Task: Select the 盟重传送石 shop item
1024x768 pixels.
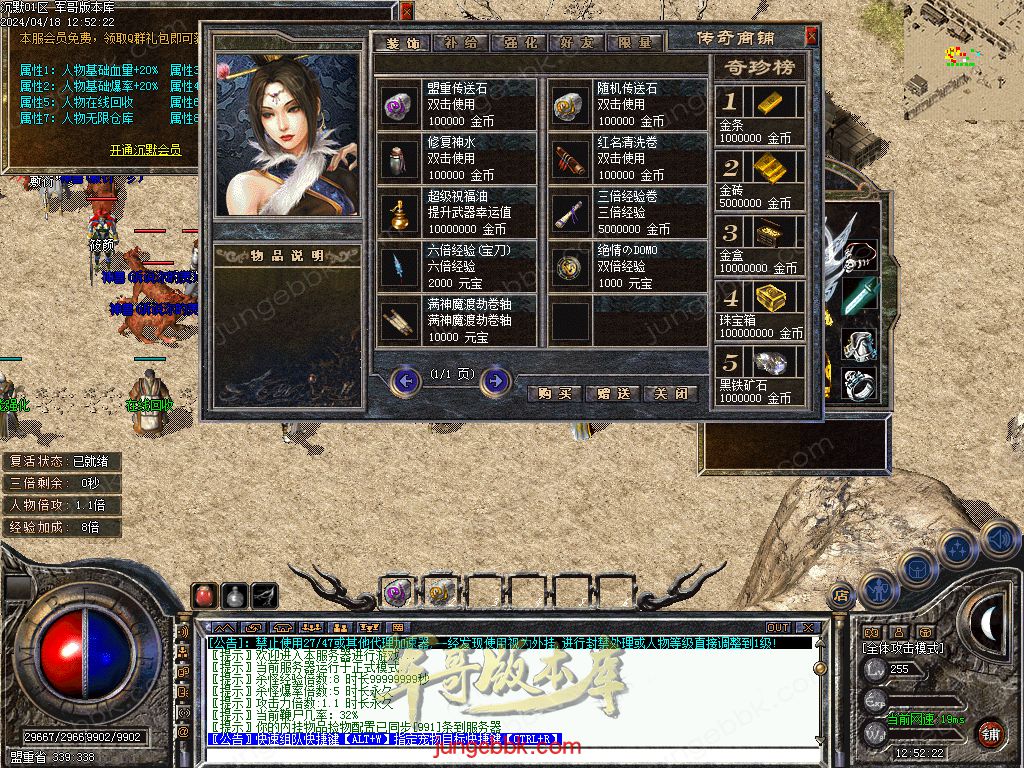Action: click(458, 104)
